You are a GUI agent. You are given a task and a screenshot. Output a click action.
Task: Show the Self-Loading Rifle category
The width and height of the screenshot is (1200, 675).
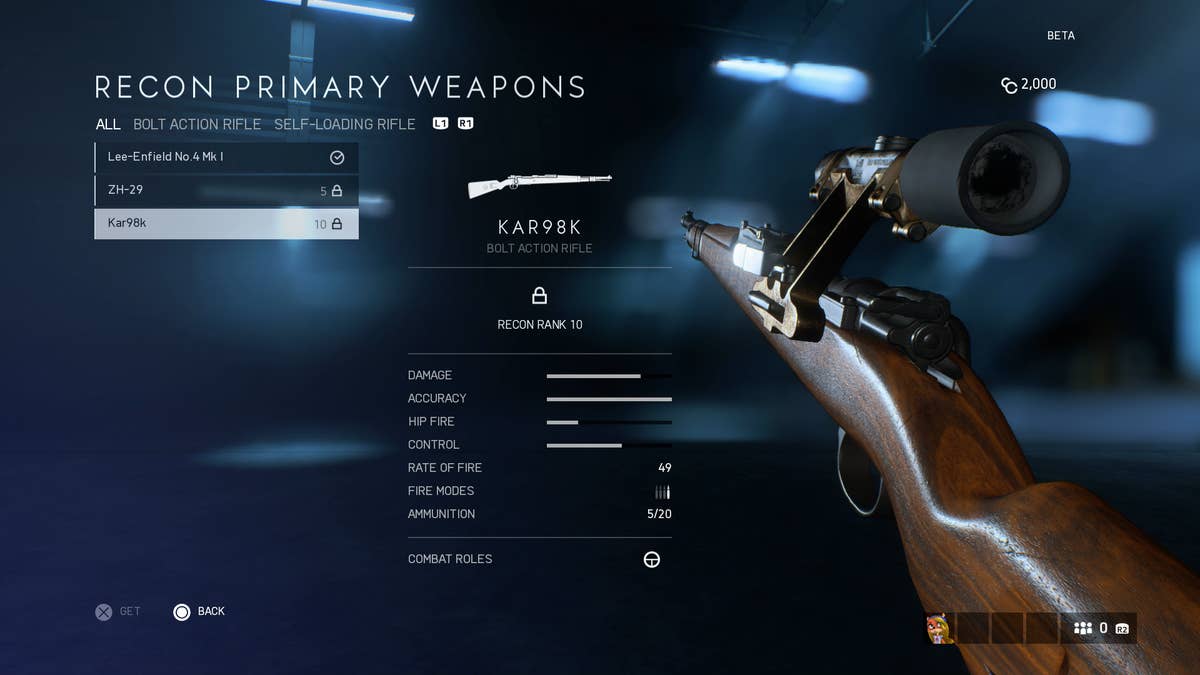click(345, 124)
